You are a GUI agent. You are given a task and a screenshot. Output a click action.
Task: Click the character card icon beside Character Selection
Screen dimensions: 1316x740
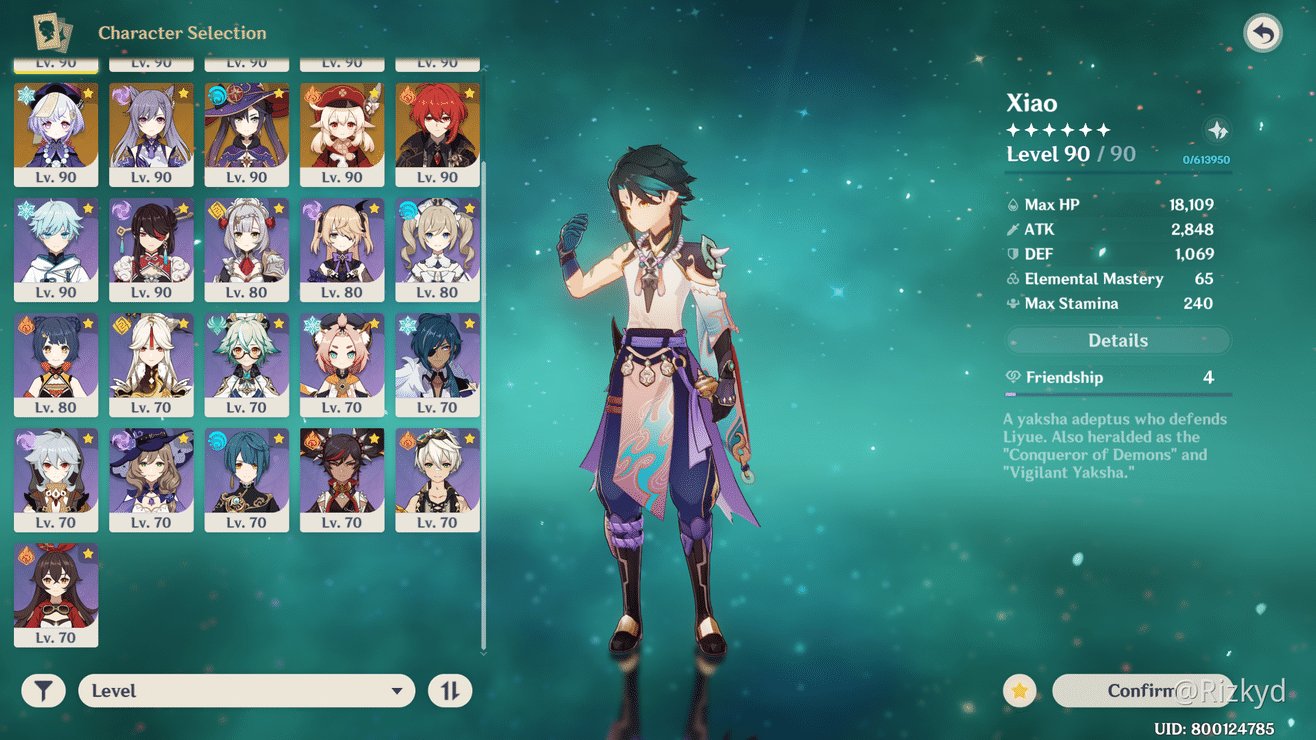pyautogui.click(x=53, y=31)
